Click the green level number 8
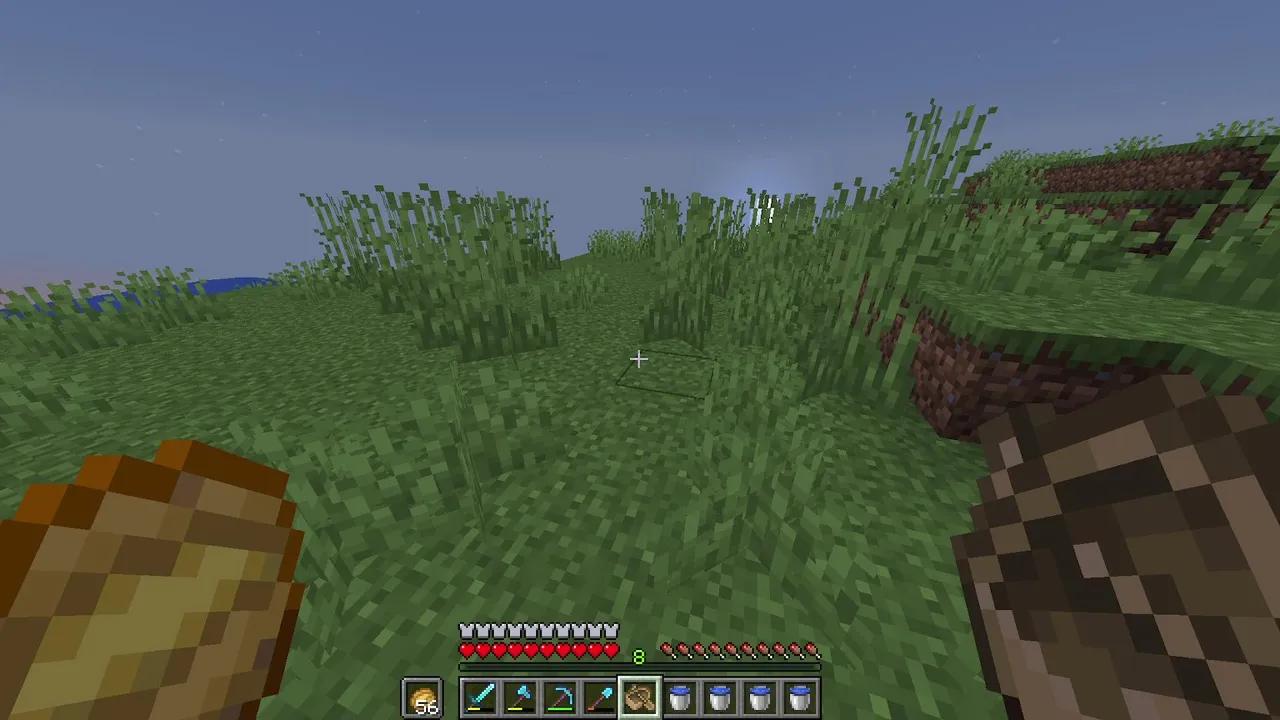Viewport: 1280px width, 720px height. click(x=639, y=656)
